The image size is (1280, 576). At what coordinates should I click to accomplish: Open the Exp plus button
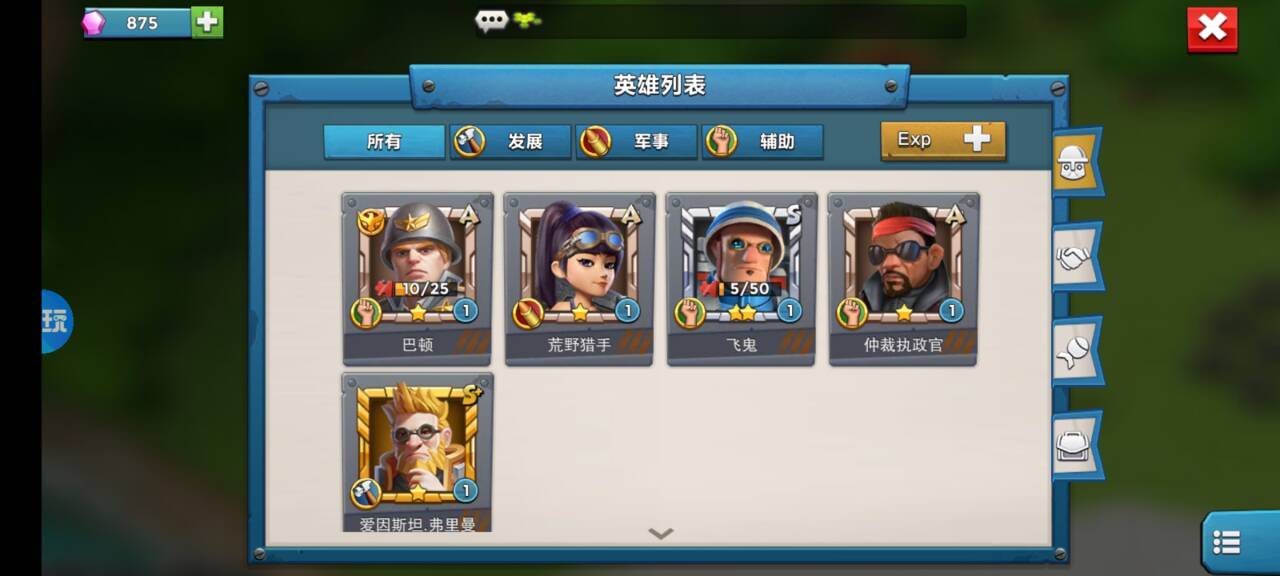(x=943, y=141)
